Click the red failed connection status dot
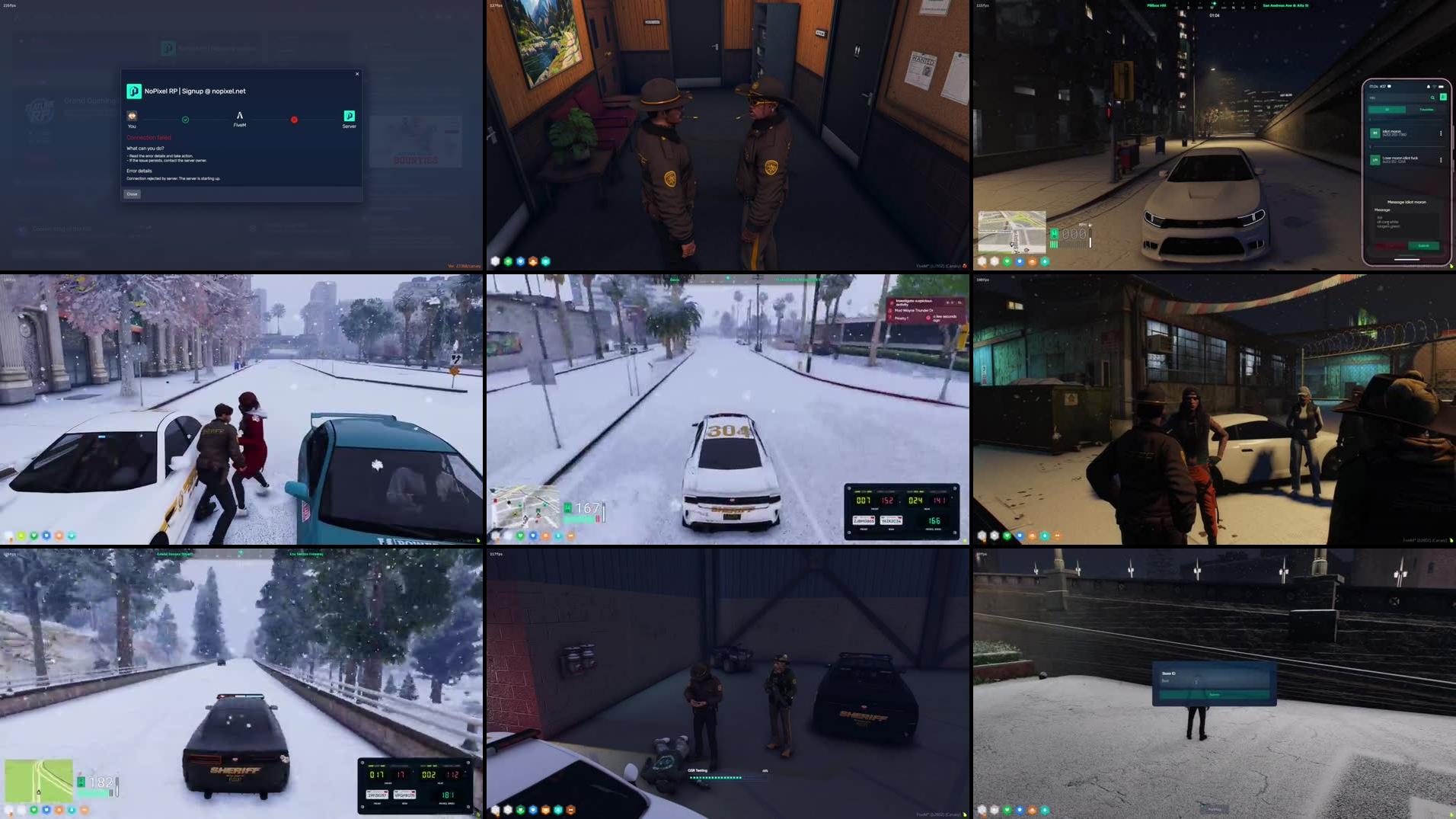Image resolution: width=1456 pixels, height=819 pixels. coord(294,120)
